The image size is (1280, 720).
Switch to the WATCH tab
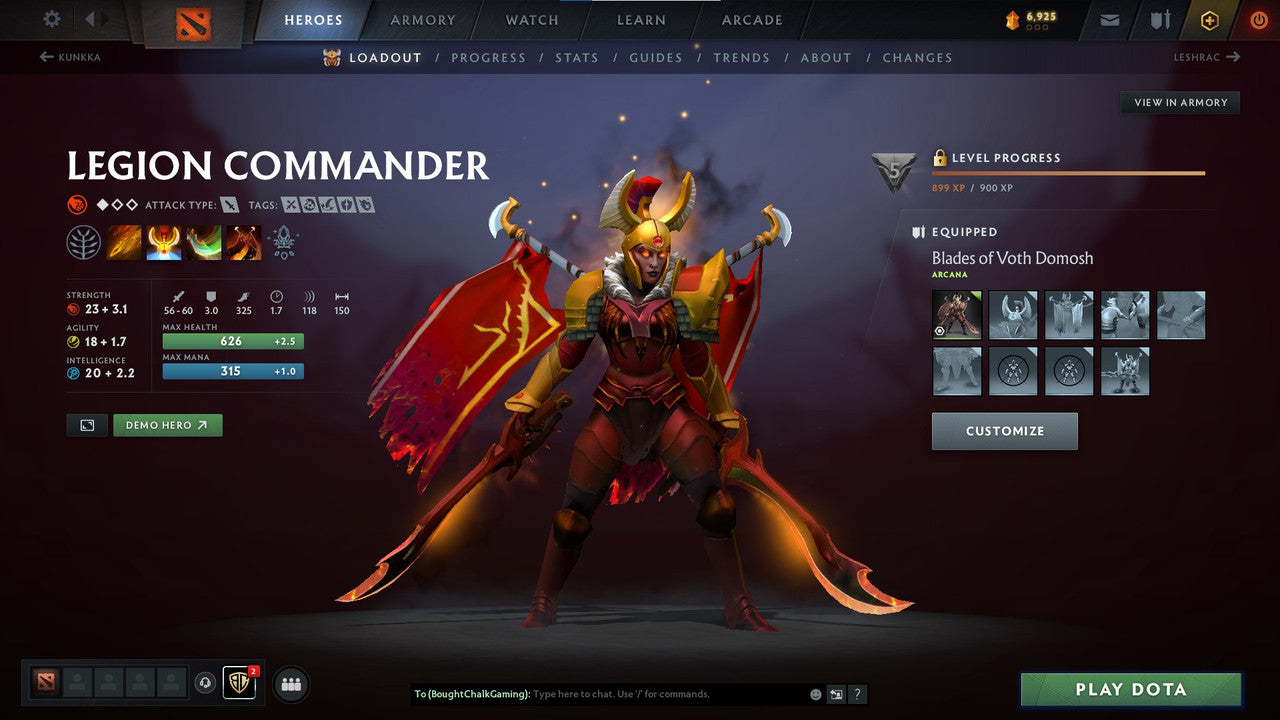coord(531,19)
